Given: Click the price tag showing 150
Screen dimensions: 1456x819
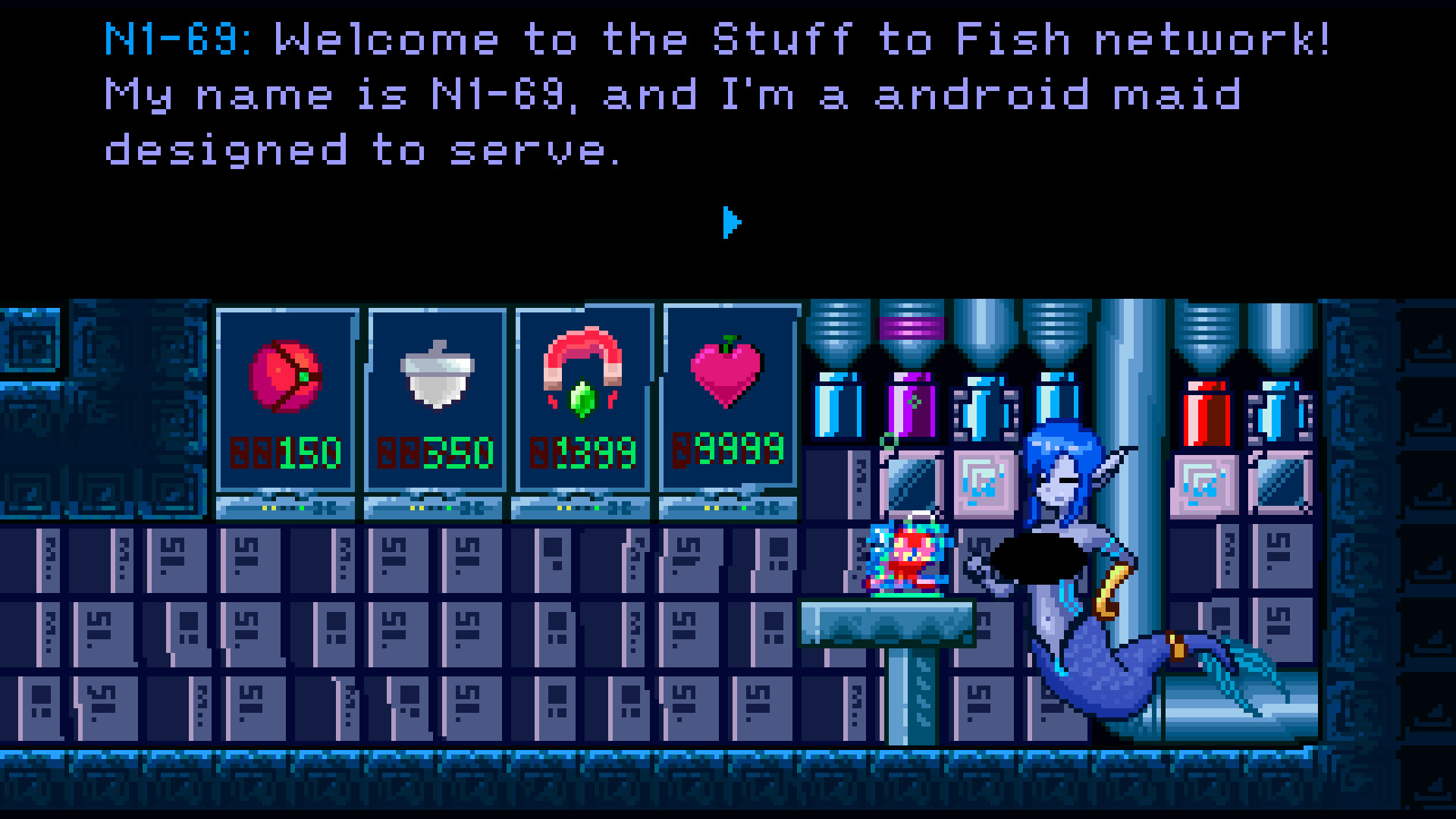Looking at the screenshot, I should point(300,453).
